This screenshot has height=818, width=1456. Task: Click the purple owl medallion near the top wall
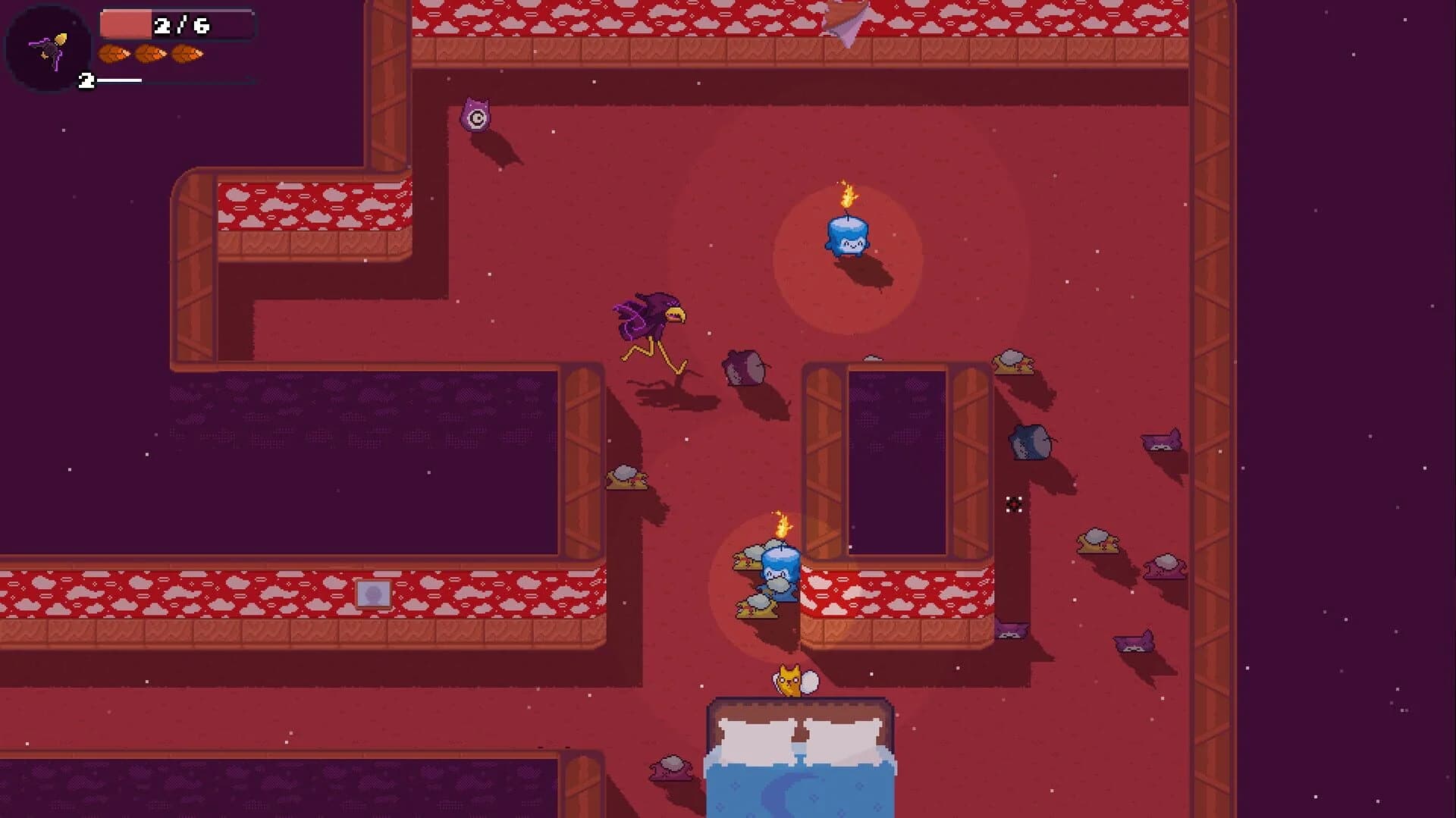click(x=475, y=114)
